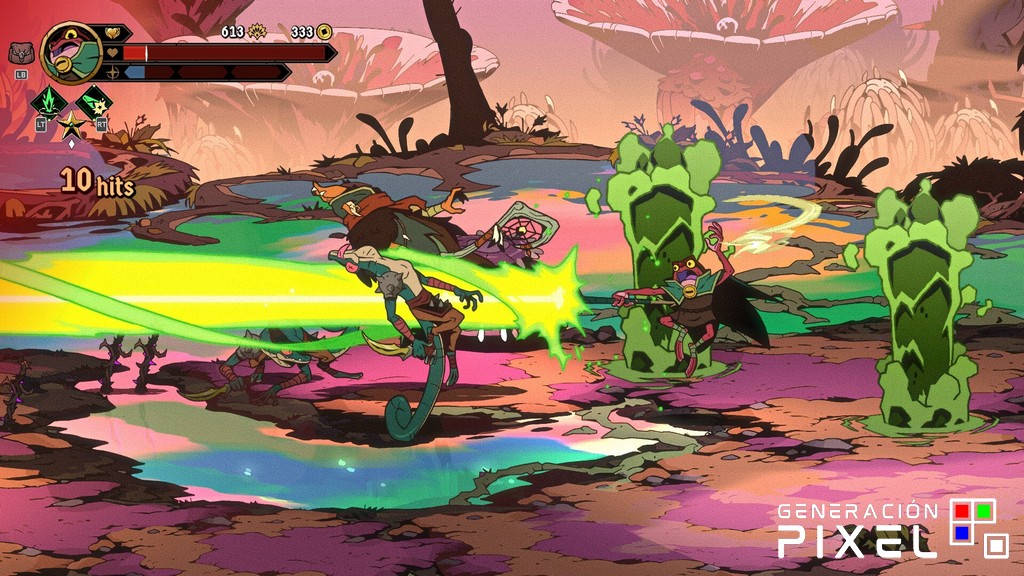Click the lotus flower currency icon
The height and width of the screenshot is (576, 1024).
(x=256, y=32)
